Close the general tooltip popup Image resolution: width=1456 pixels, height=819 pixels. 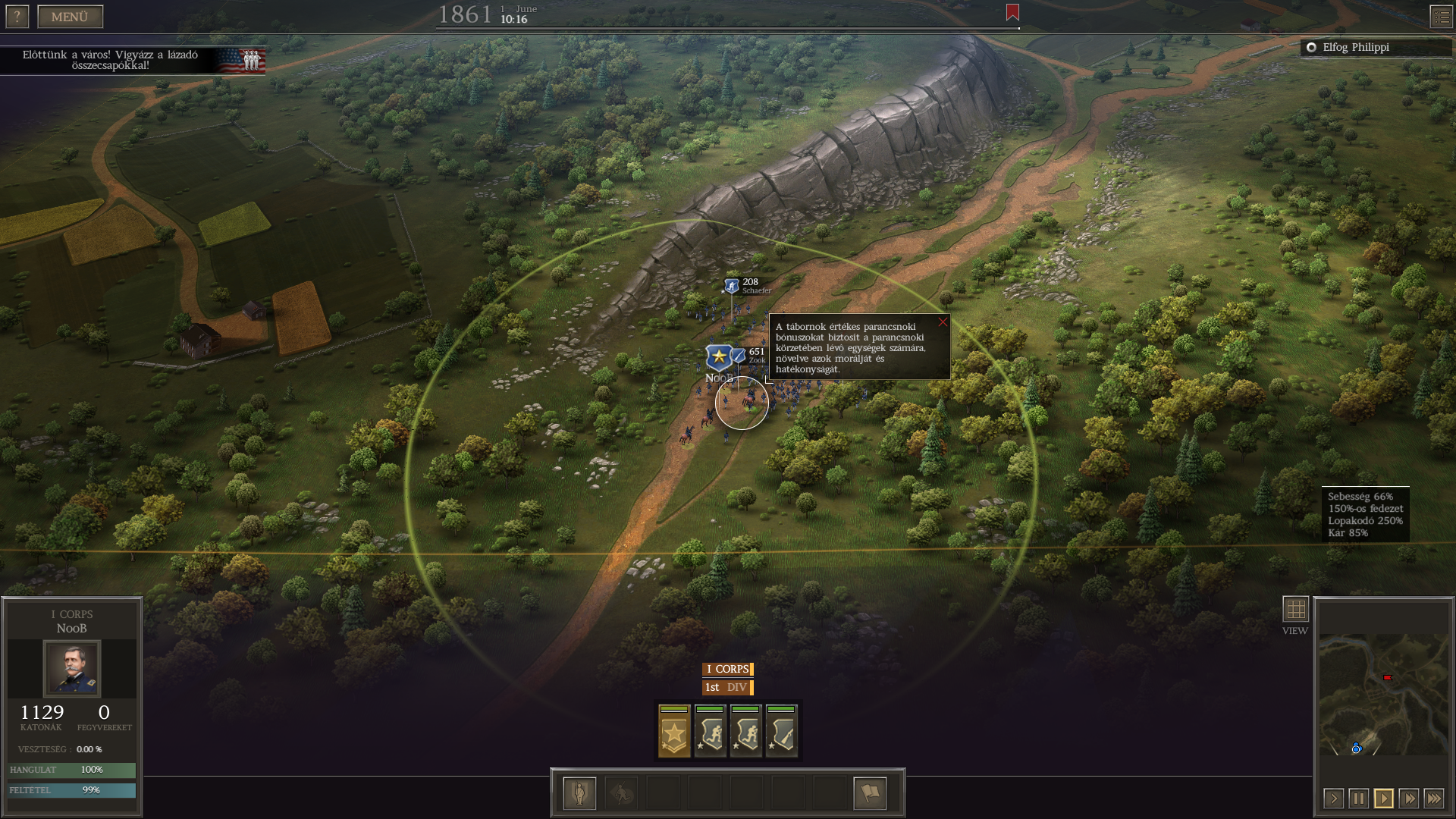943,322
